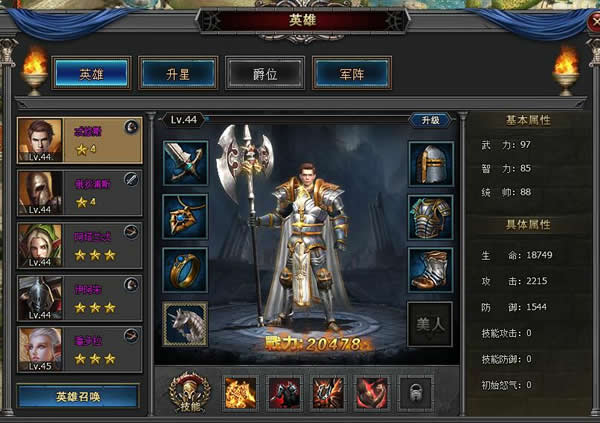Image resolution: width=600 pixels, height=423 pixels.
Task: Select the helmet equipment slot
Action: point(430,162)
